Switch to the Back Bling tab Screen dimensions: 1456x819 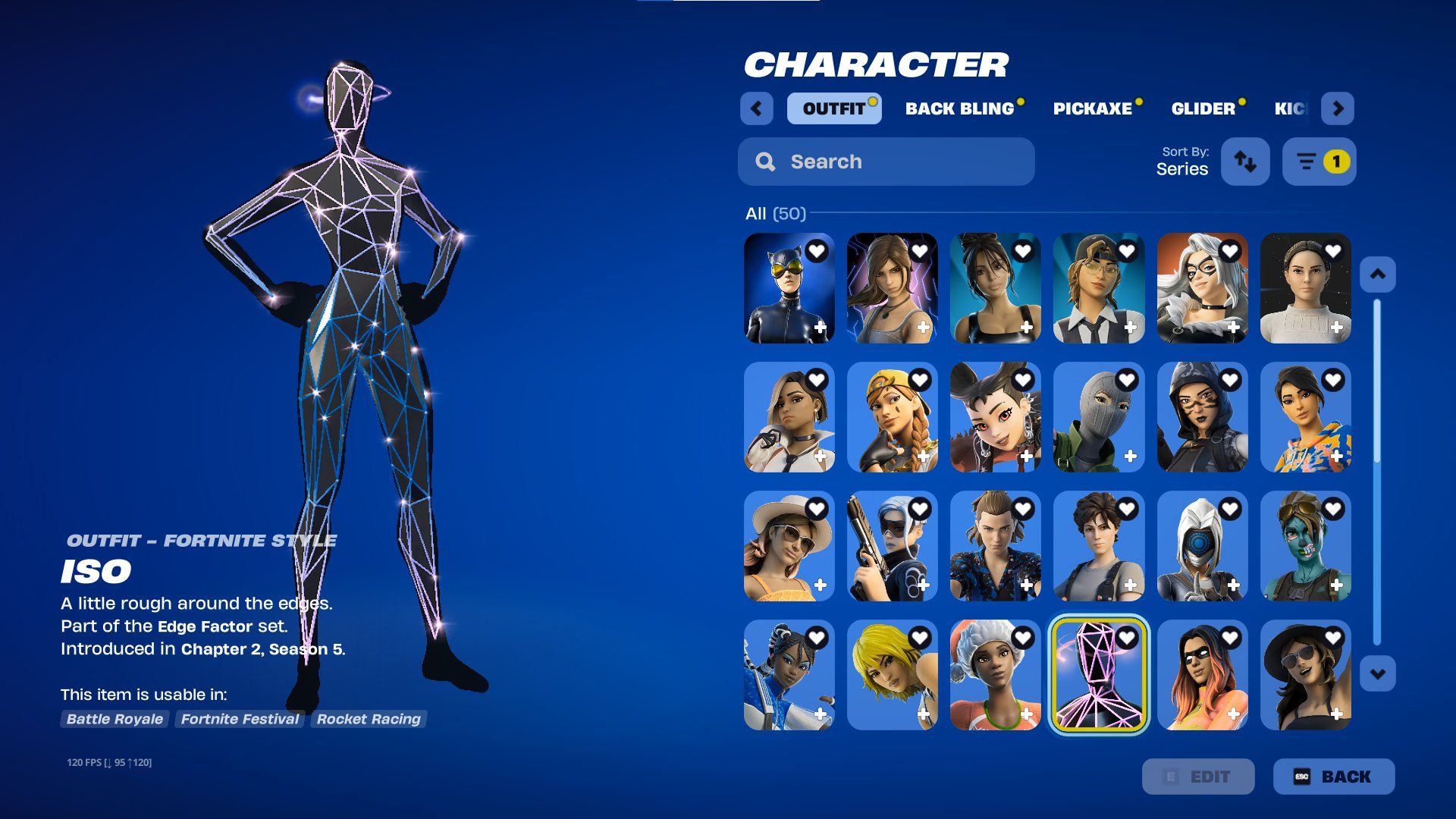[x=960, y=108]
